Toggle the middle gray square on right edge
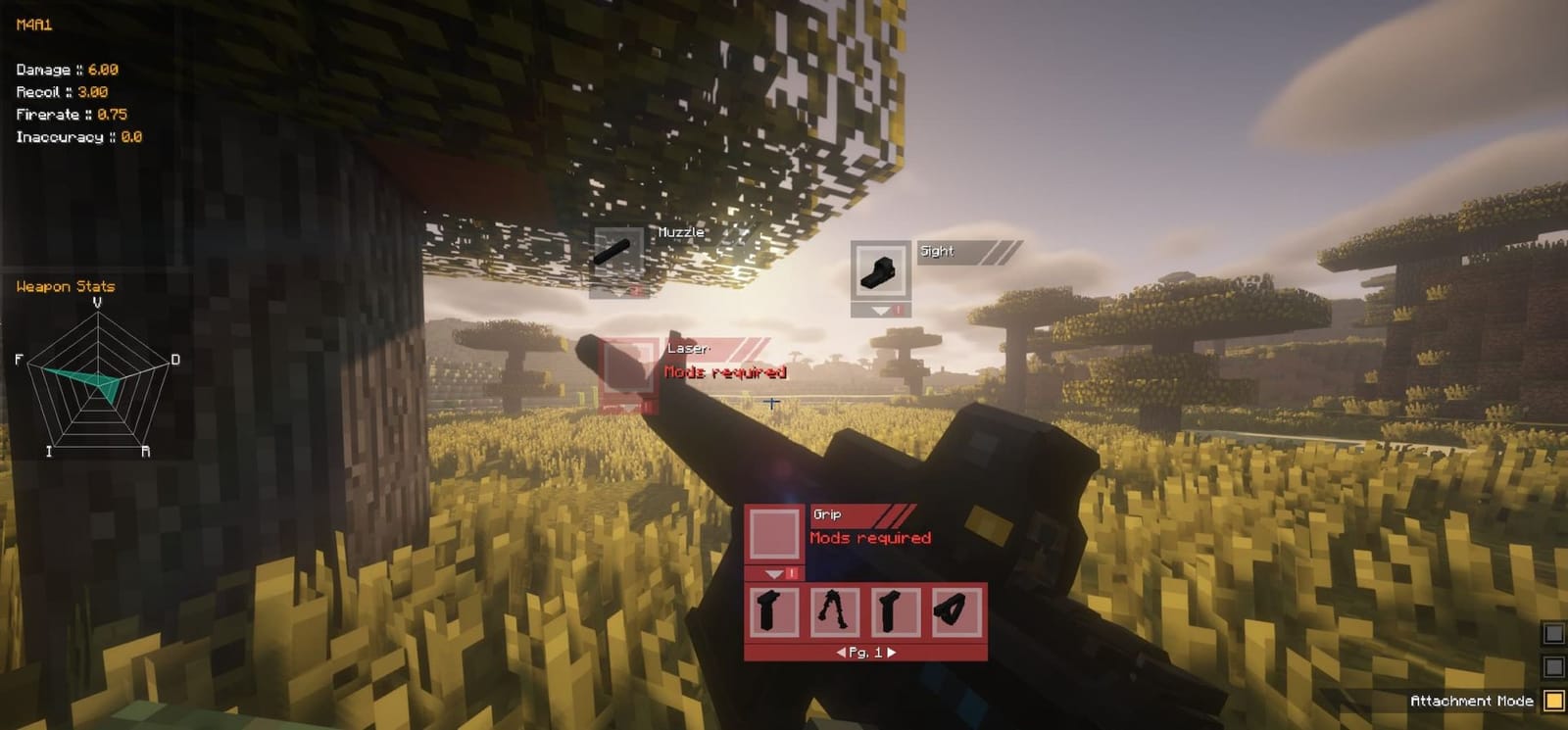The image size is (1568, 730). [x=1553, y=667]
